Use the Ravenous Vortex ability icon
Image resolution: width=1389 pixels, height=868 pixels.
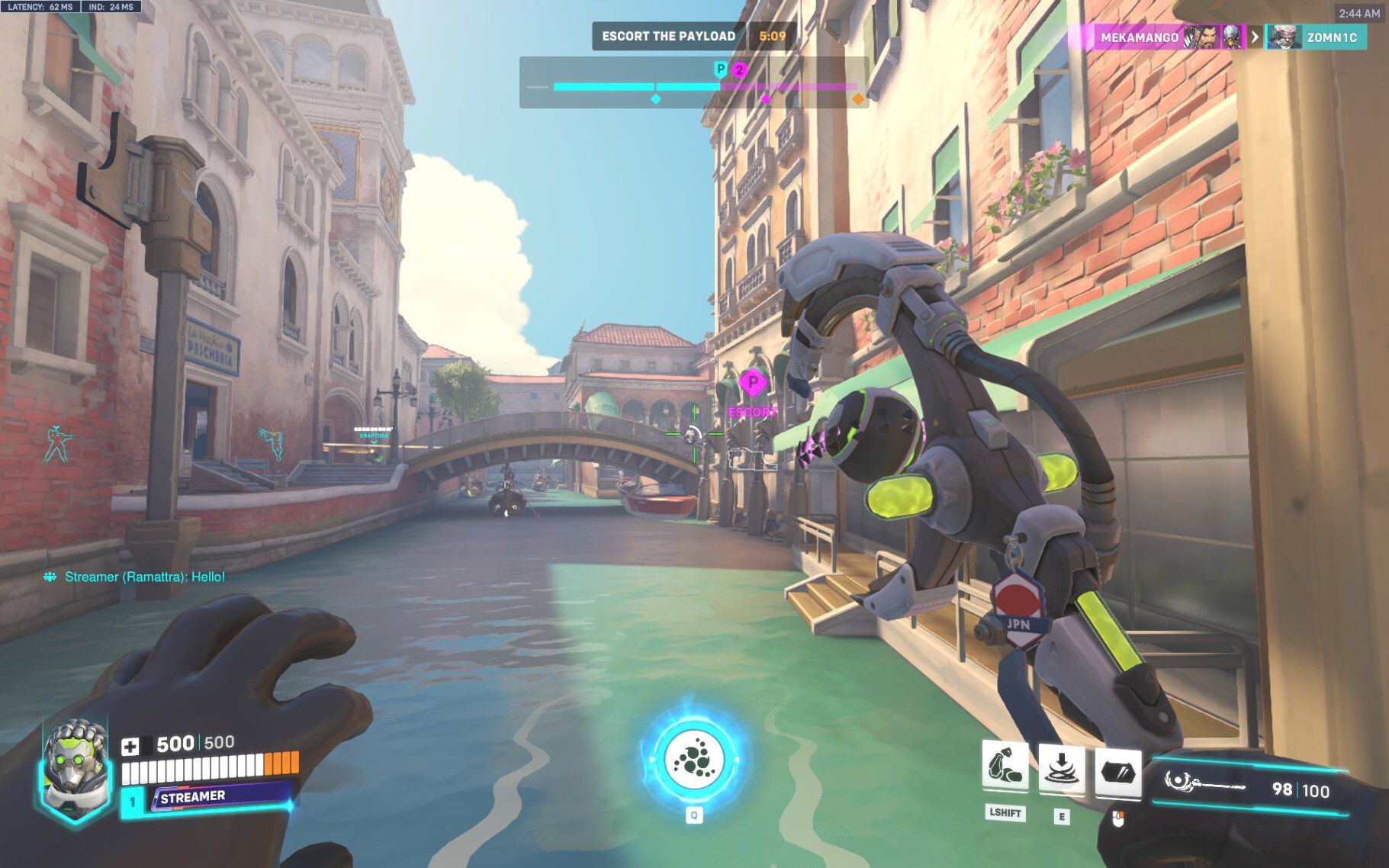(1061, 769)
